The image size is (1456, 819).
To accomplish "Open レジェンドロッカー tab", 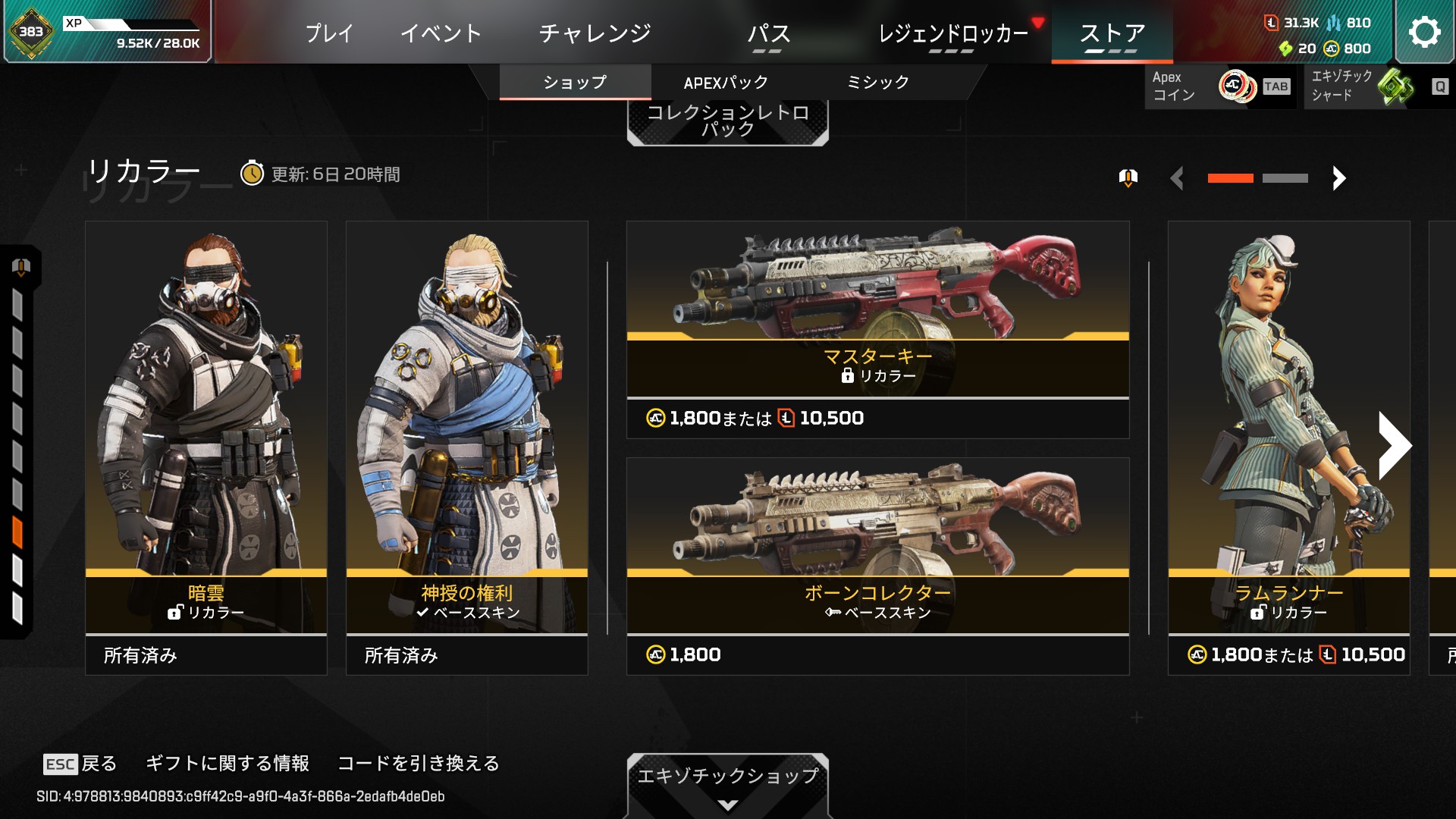I will click(952, 33).
